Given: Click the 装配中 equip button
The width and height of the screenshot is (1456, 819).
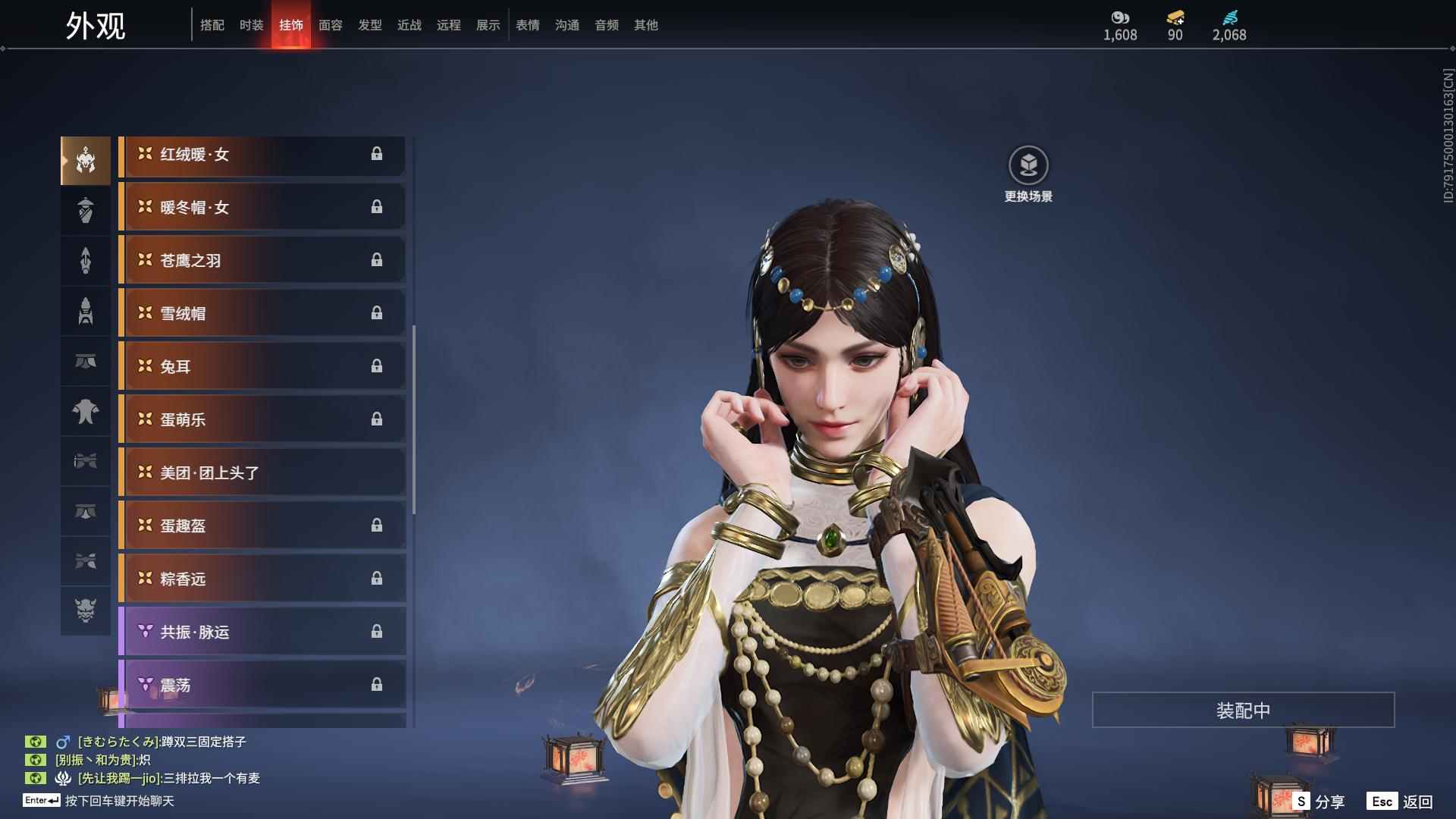Looking at the screenshot, I should [x=1243, y=711].
